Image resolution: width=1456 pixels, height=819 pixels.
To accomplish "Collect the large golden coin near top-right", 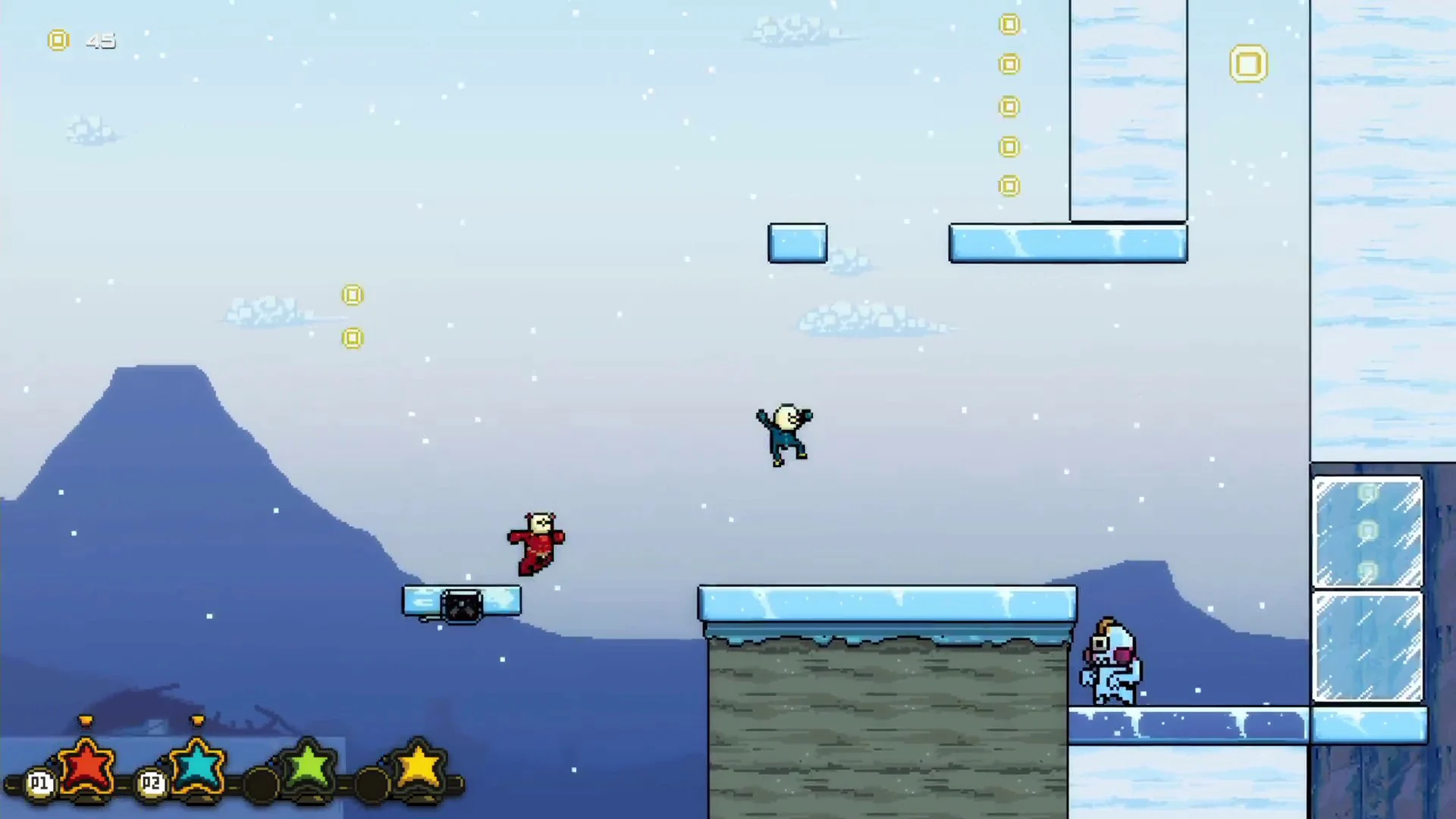I will pos(1248,64).
